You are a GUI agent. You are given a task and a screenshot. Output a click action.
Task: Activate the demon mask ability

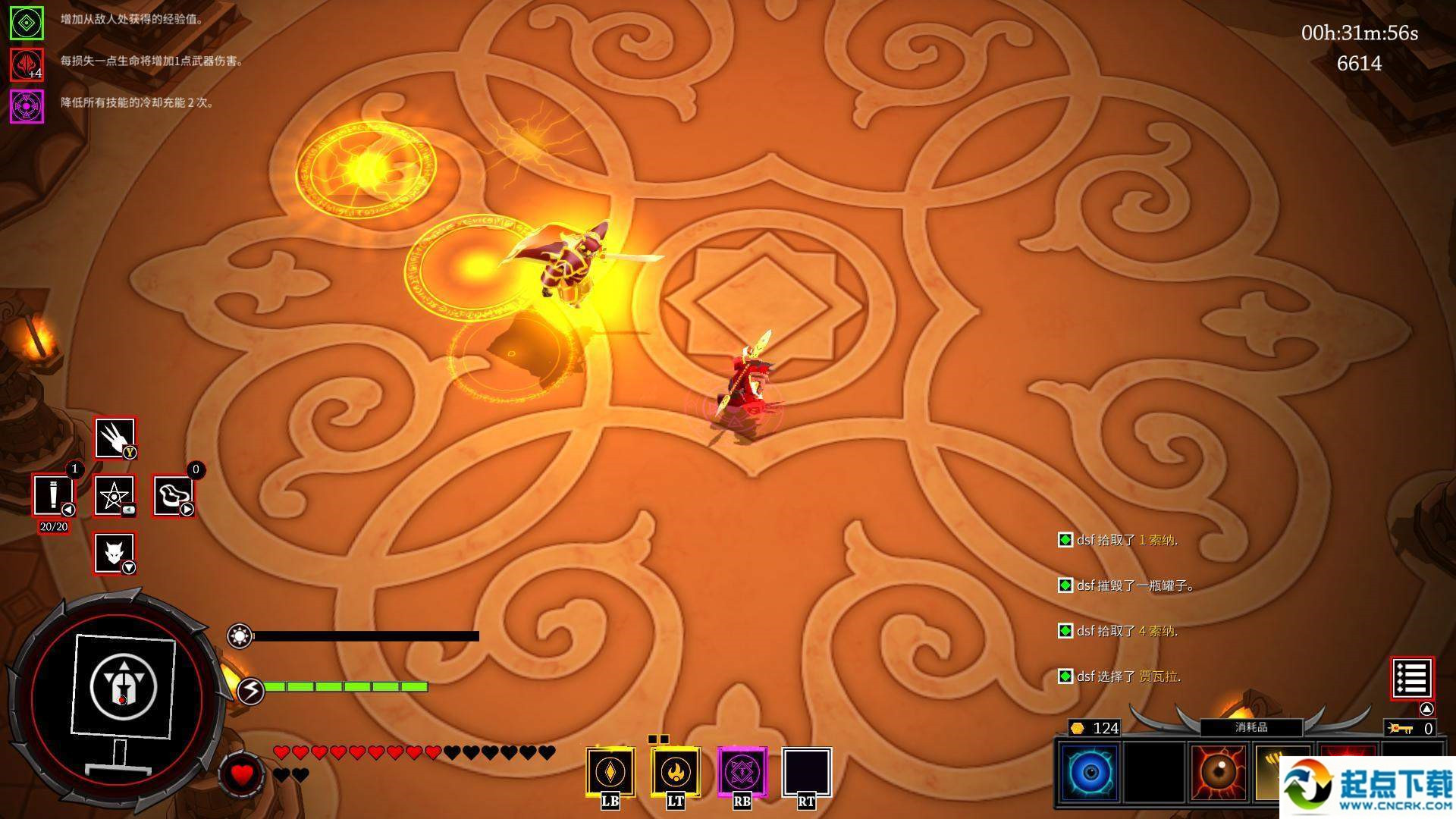[115, 553]
